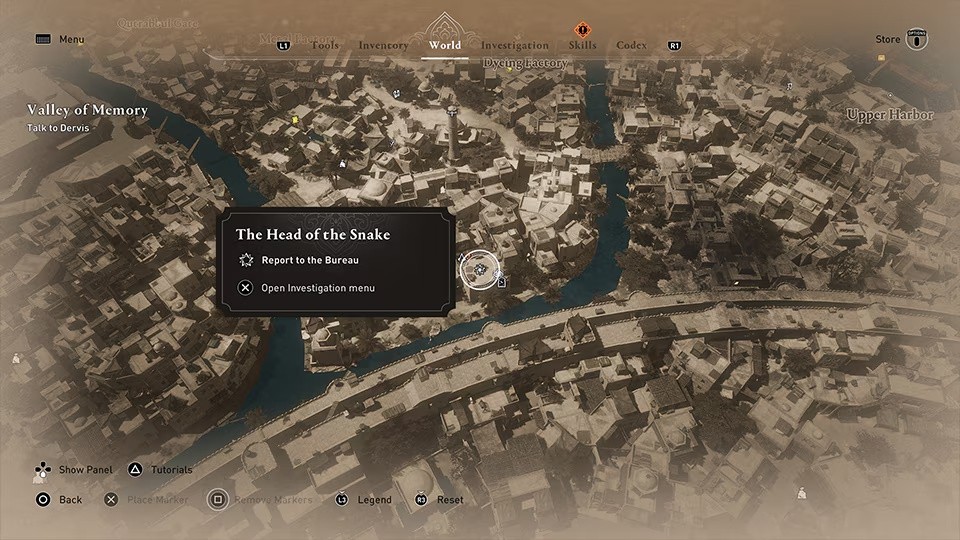Choose Open Investigation menu in quest popup
Image resolution: width=960 pixels, height=540 pixels.
(x=317, y=288)
